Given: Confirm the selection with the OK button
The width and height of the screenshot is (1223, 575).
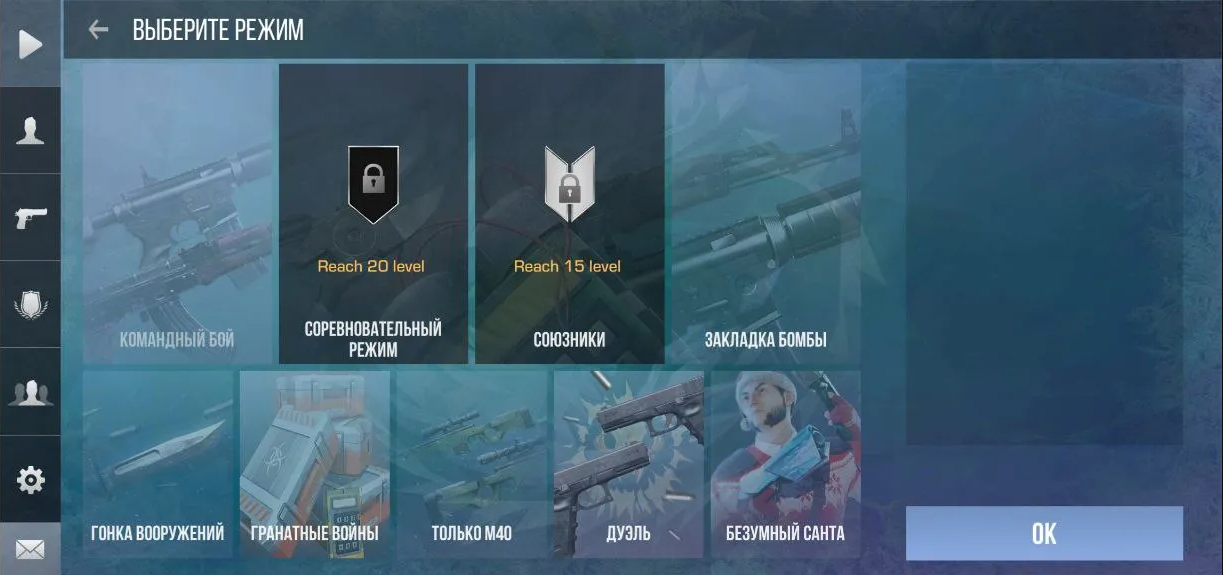Looking at the screenshot, I should (1044, 533).
